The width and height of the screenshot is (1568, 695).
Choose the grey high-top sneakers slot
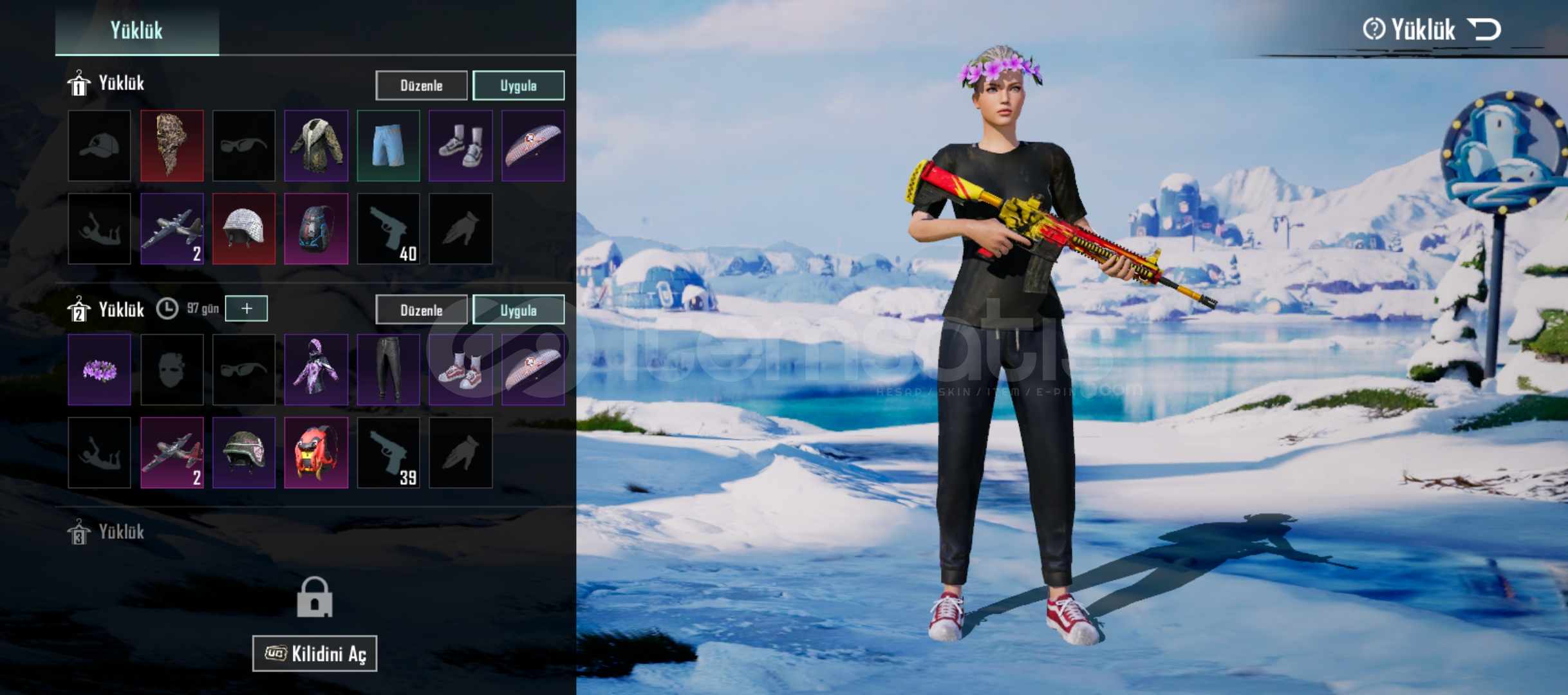tap(460, 145)
